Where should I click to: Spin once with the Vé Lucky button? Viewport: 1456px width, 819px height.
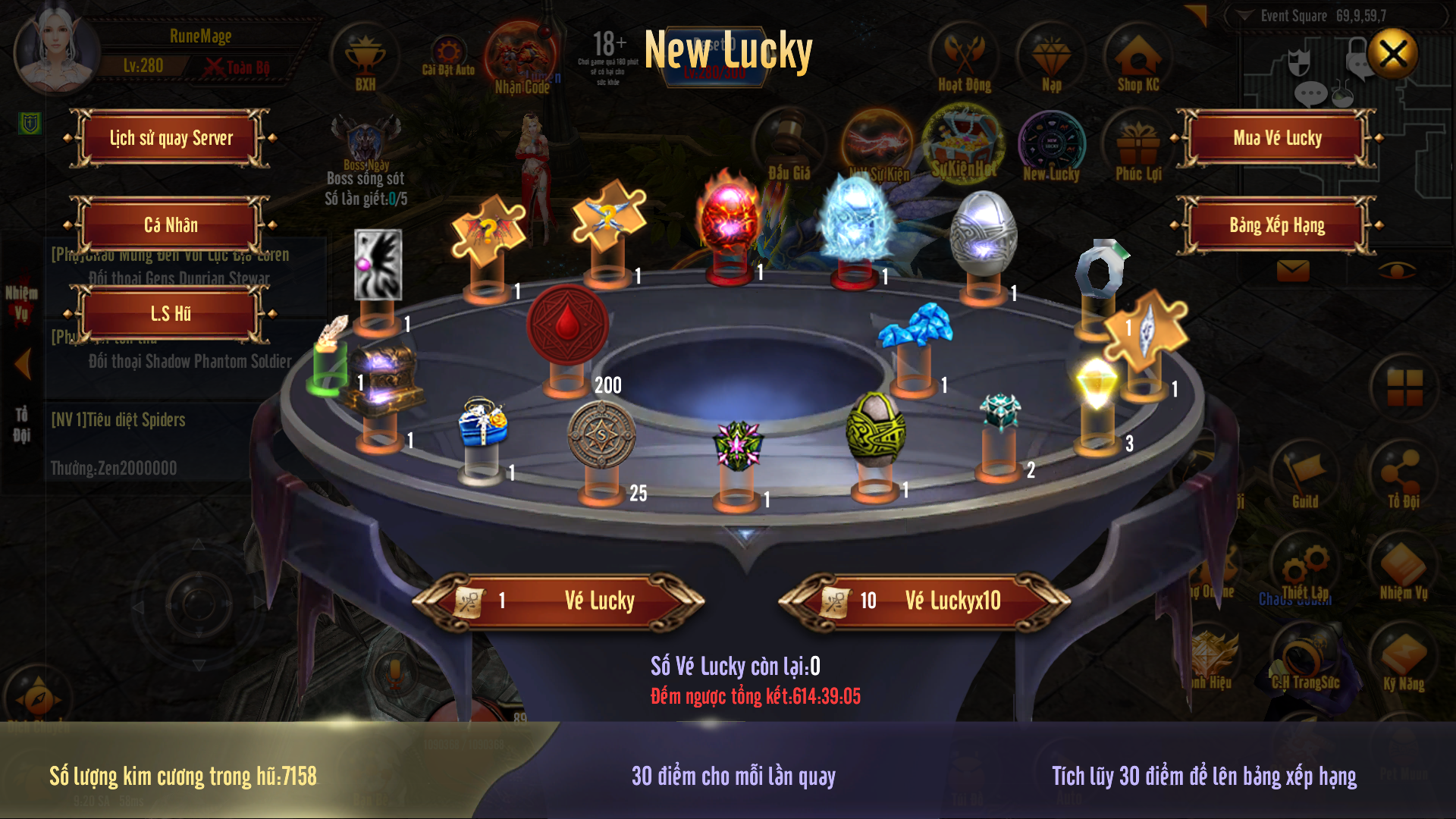[560, 601]
